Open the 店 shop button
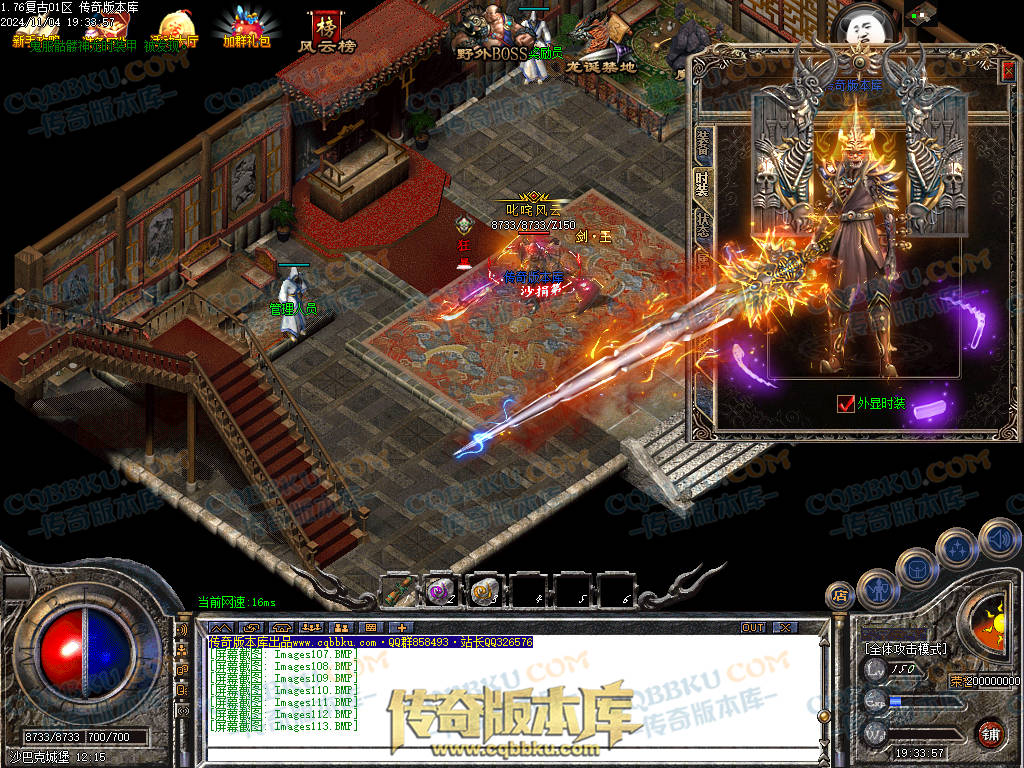 (x=839, y=594)
